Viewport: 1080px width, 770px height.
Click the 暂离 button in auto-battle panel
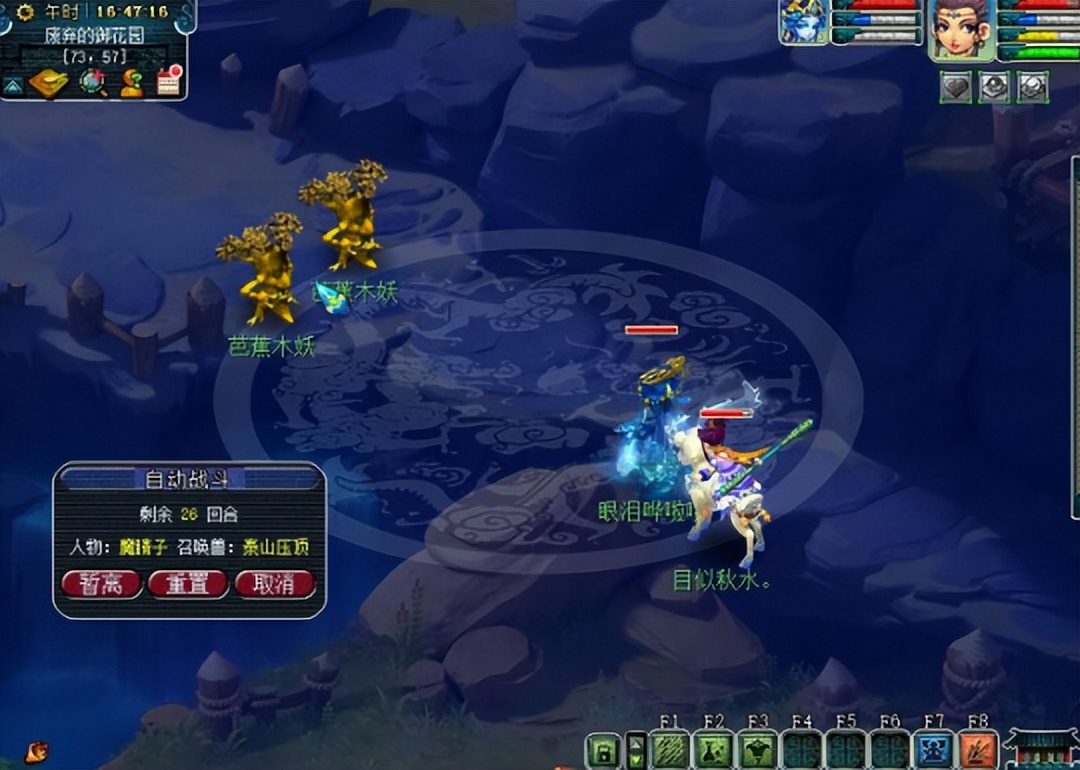(101, 584)
